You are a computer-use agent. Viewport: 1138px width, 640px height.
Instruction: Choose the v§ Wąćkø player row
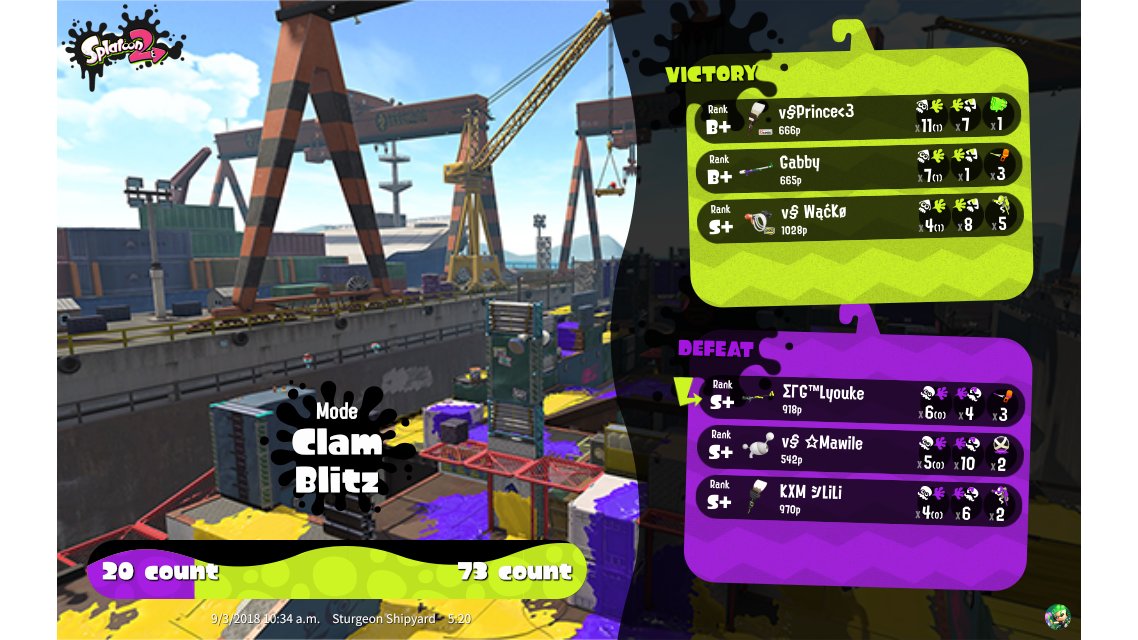click(858, 215)
